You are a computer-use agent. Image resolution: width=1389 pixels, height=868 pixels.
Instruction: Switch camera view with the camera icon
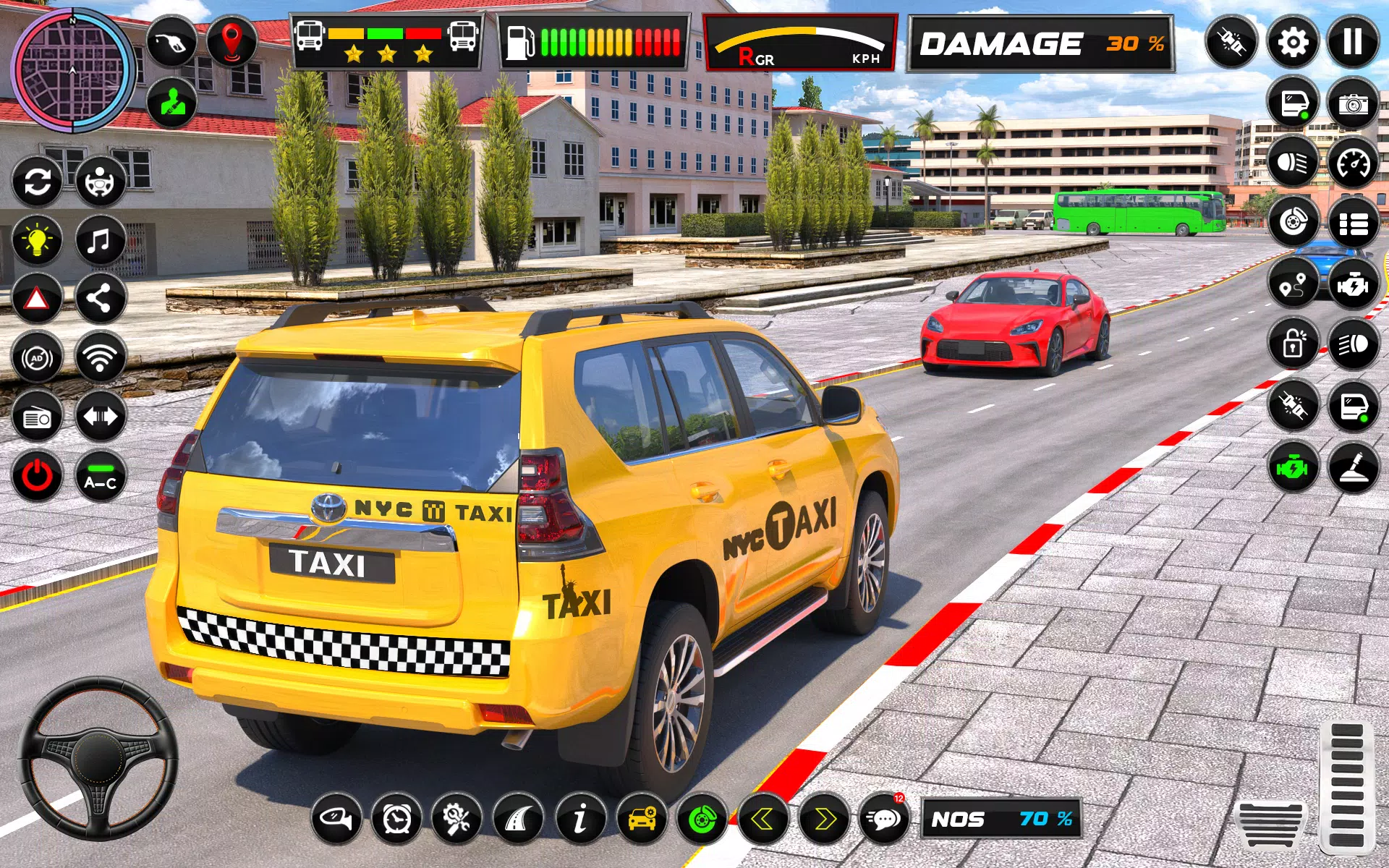pos(1352,103)
